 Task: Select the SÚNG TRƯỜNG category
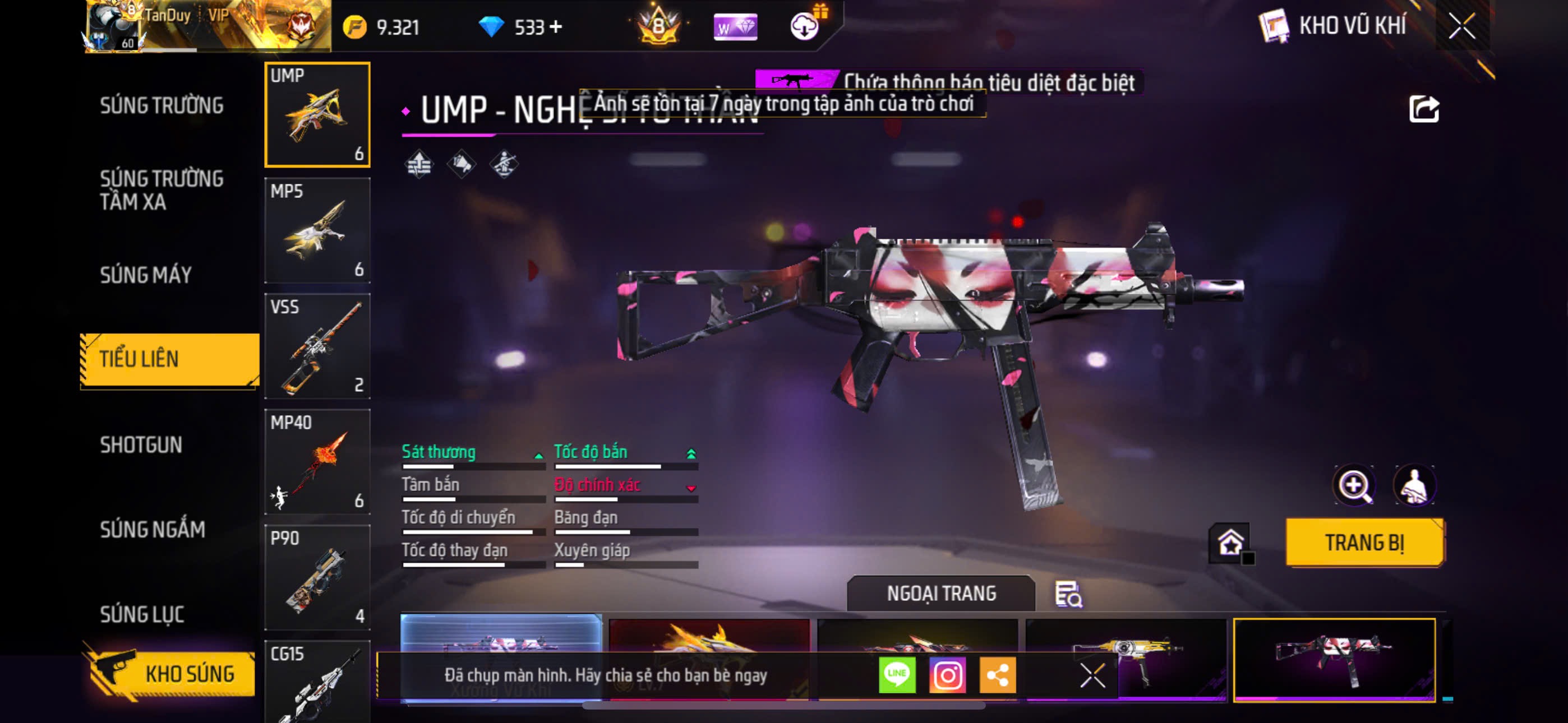[x=162, y=105]
